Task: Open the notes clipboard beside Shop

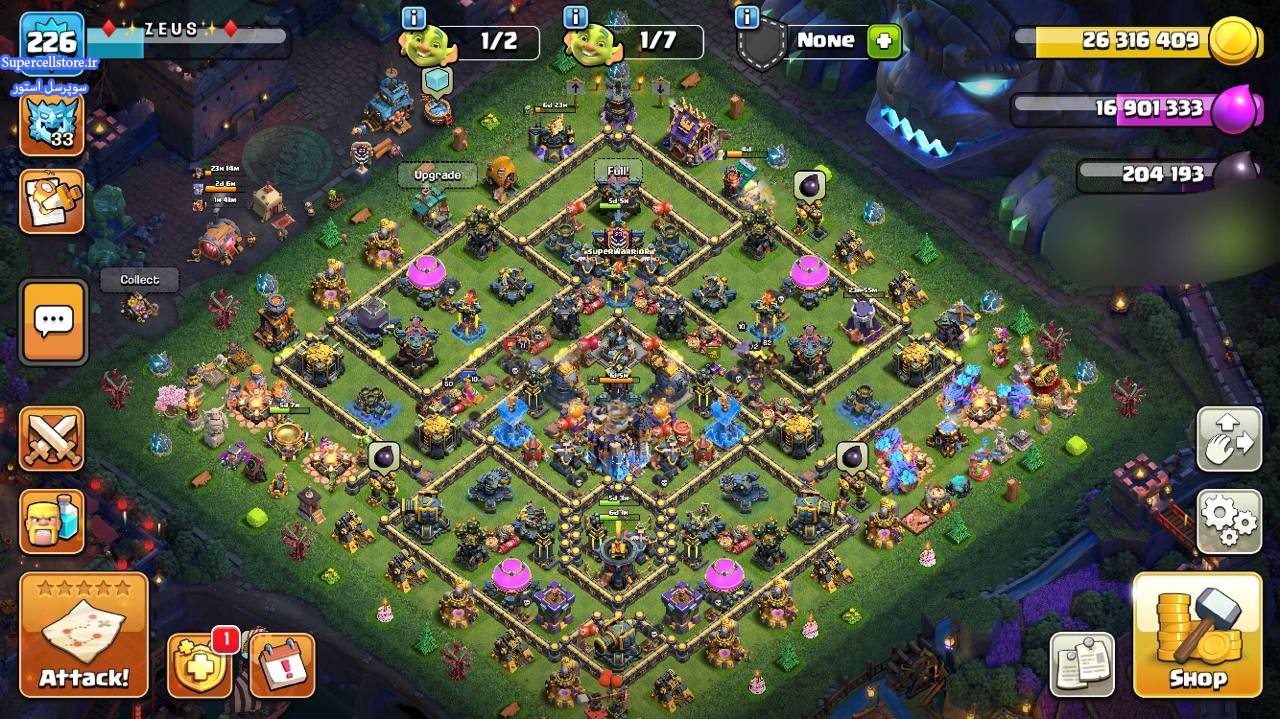Action: tap(1082, 664)
